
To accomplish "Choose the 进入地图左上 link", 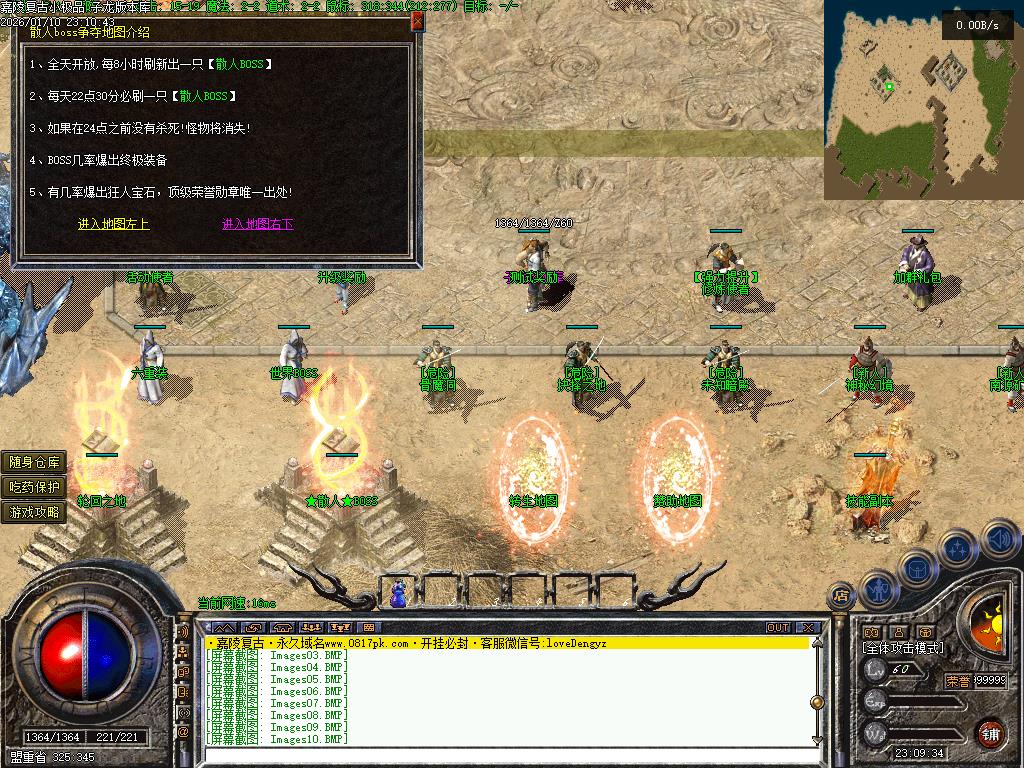I will [113, 224].
